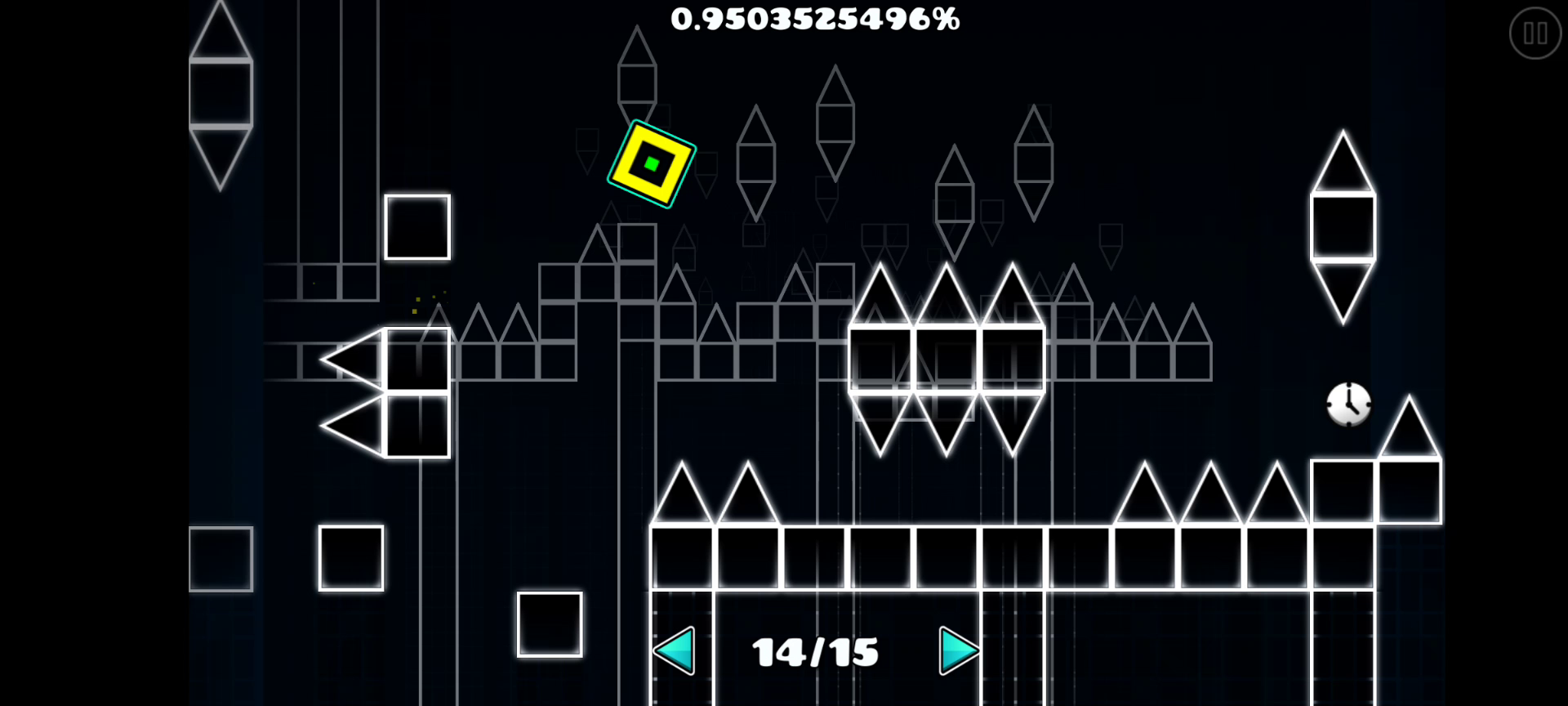This screenshot has height=706, width=1568.
Task: Tap the percentage progress text
Action: 814,20
